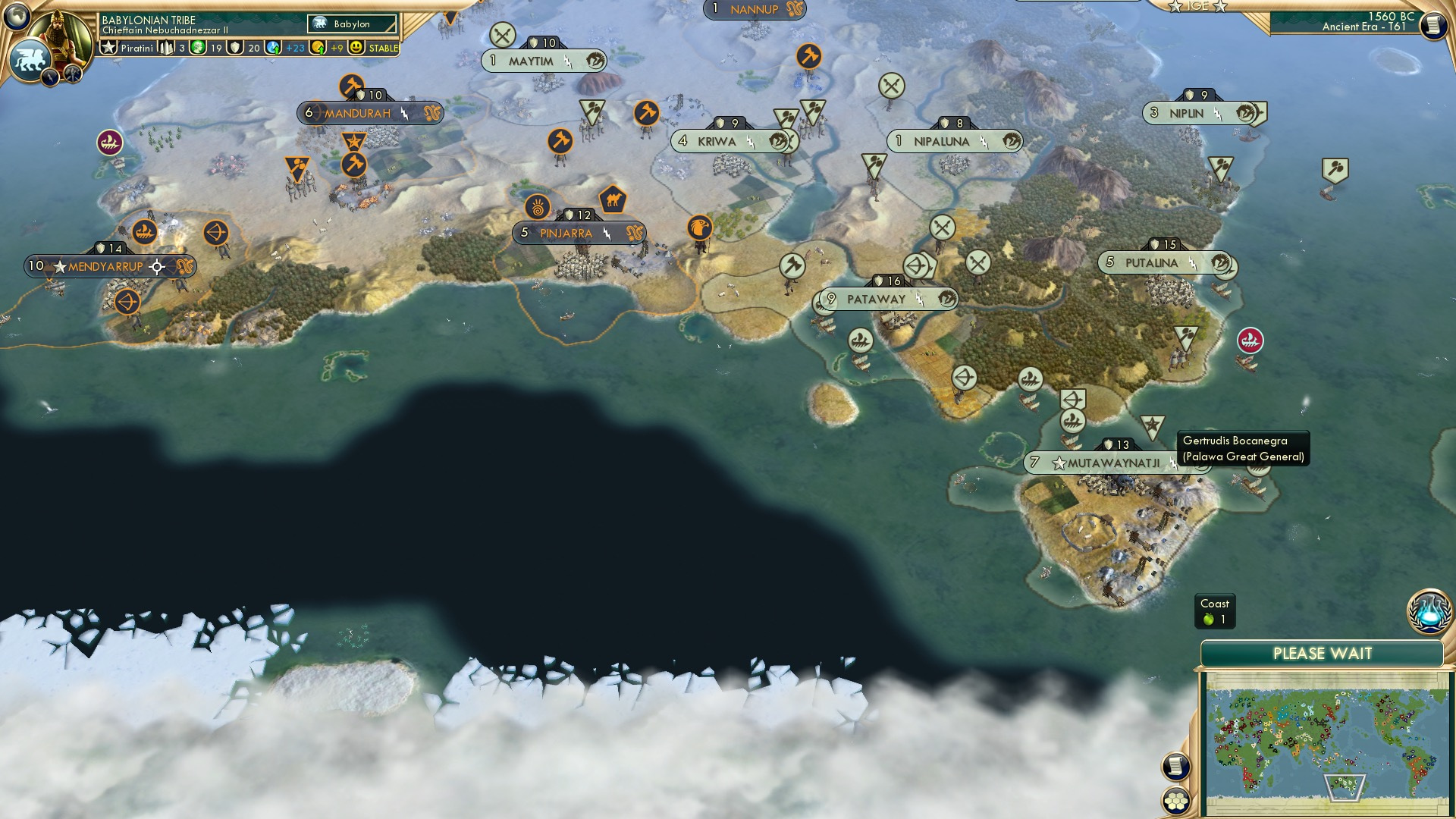1456x819 pixels.
Task: Open the Mendyarrup city banner
Action: (106, 267)
